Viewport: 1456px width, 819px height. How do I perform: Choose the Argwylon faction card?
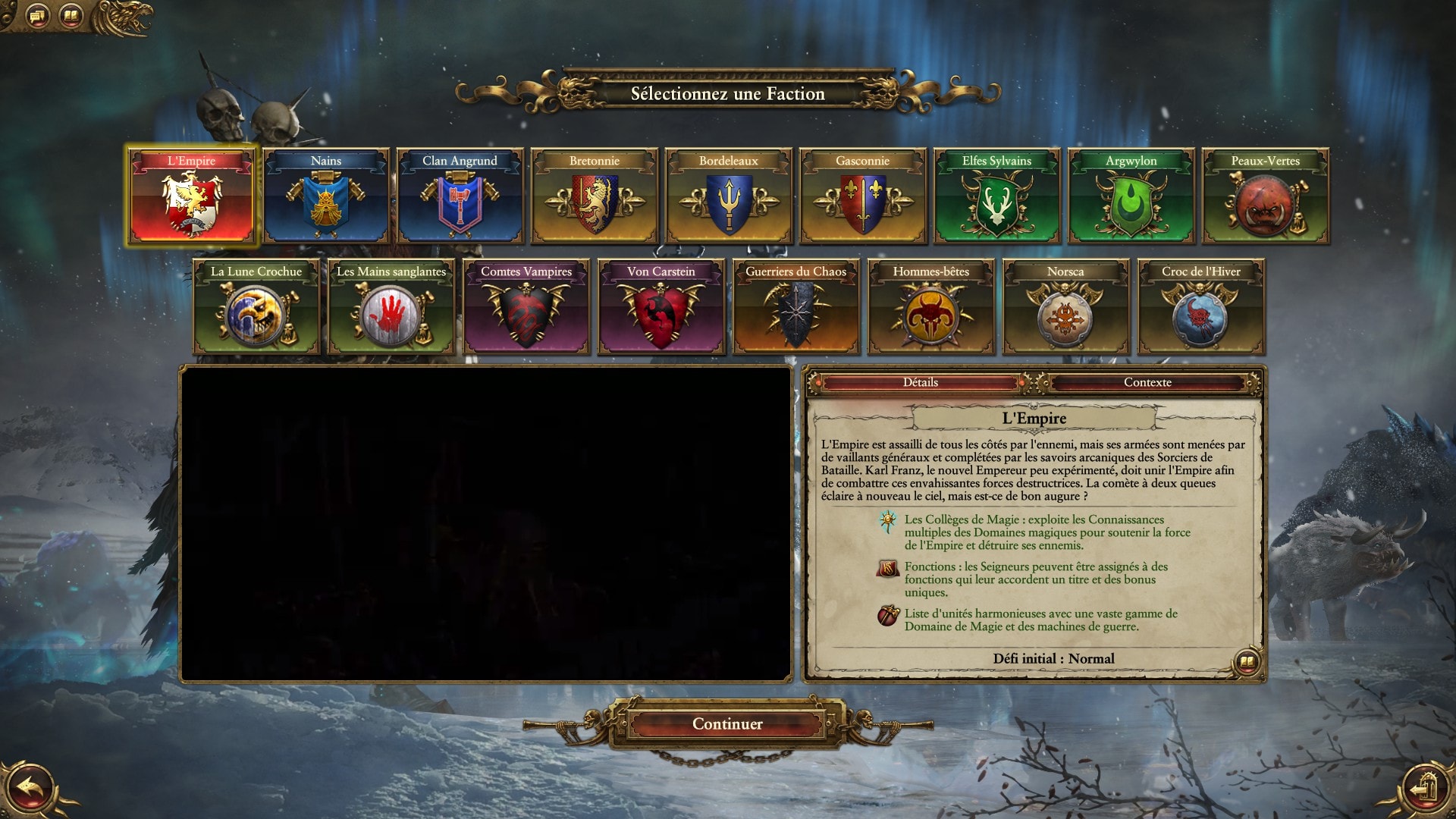(1131, 197)
